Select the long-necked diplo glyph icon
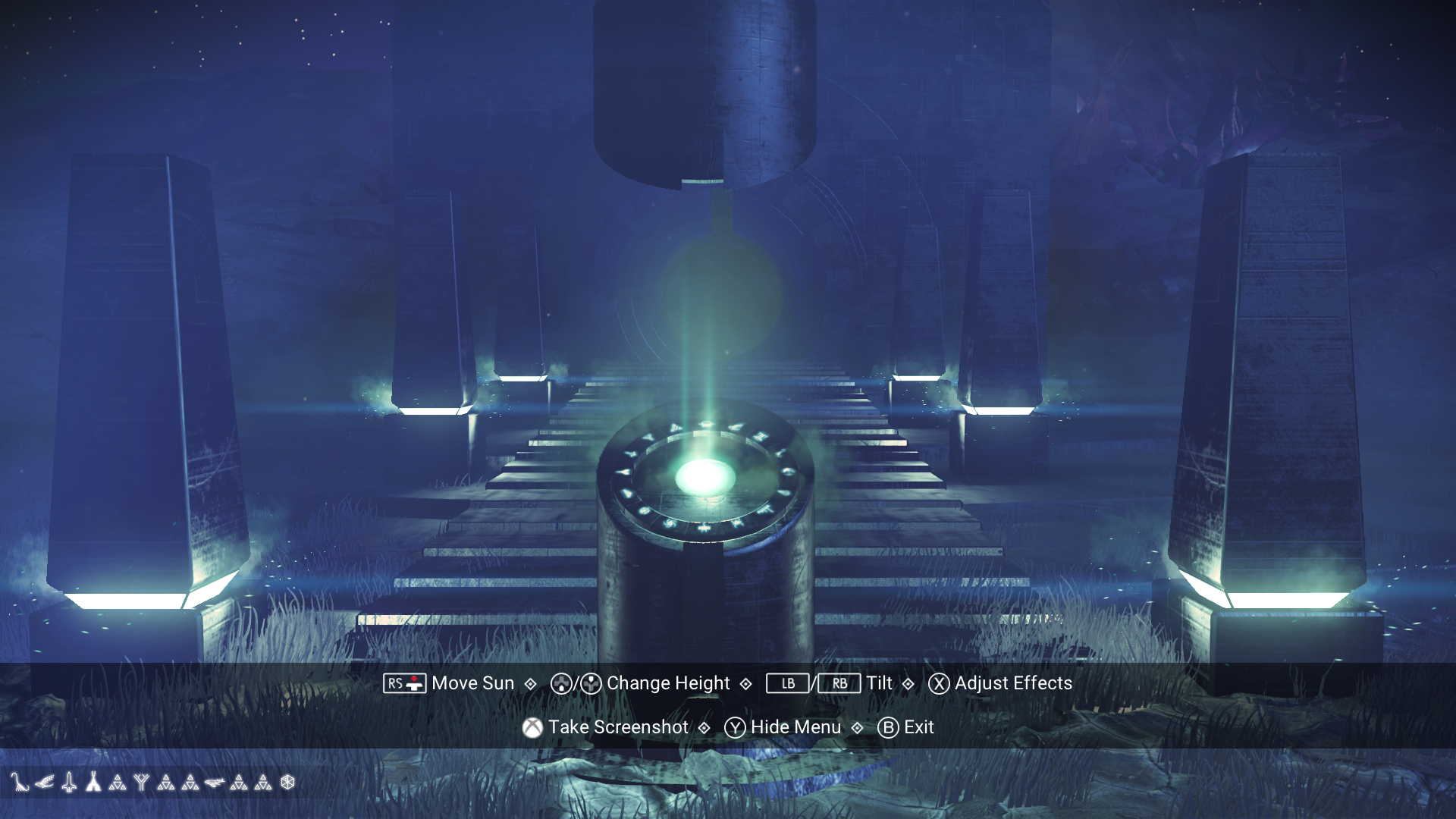Viewport: 1456px width, 819px height. tap(20, 783)
